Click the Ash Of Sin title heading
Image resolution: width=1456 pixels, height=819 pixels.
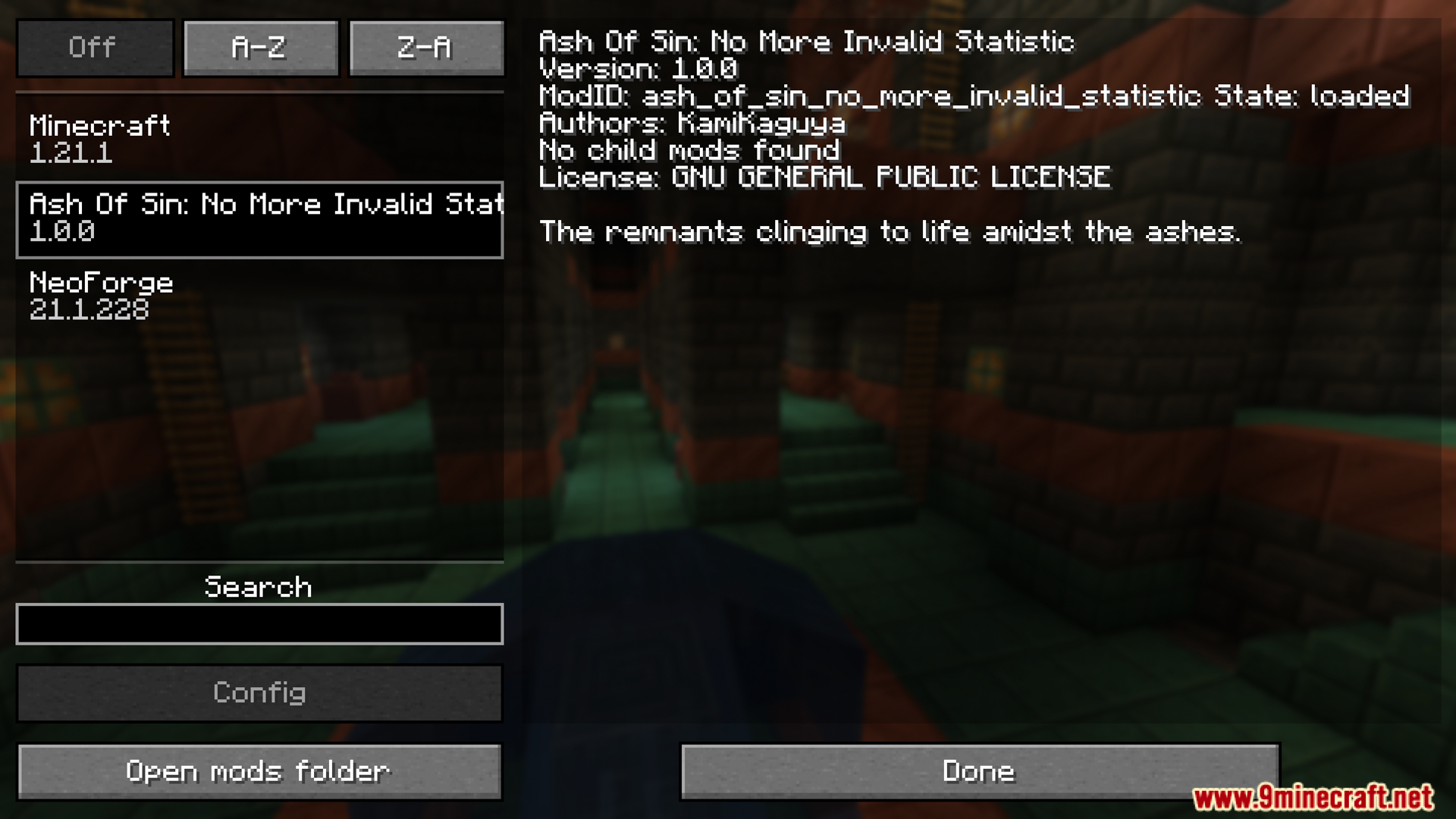coord(805,42)
